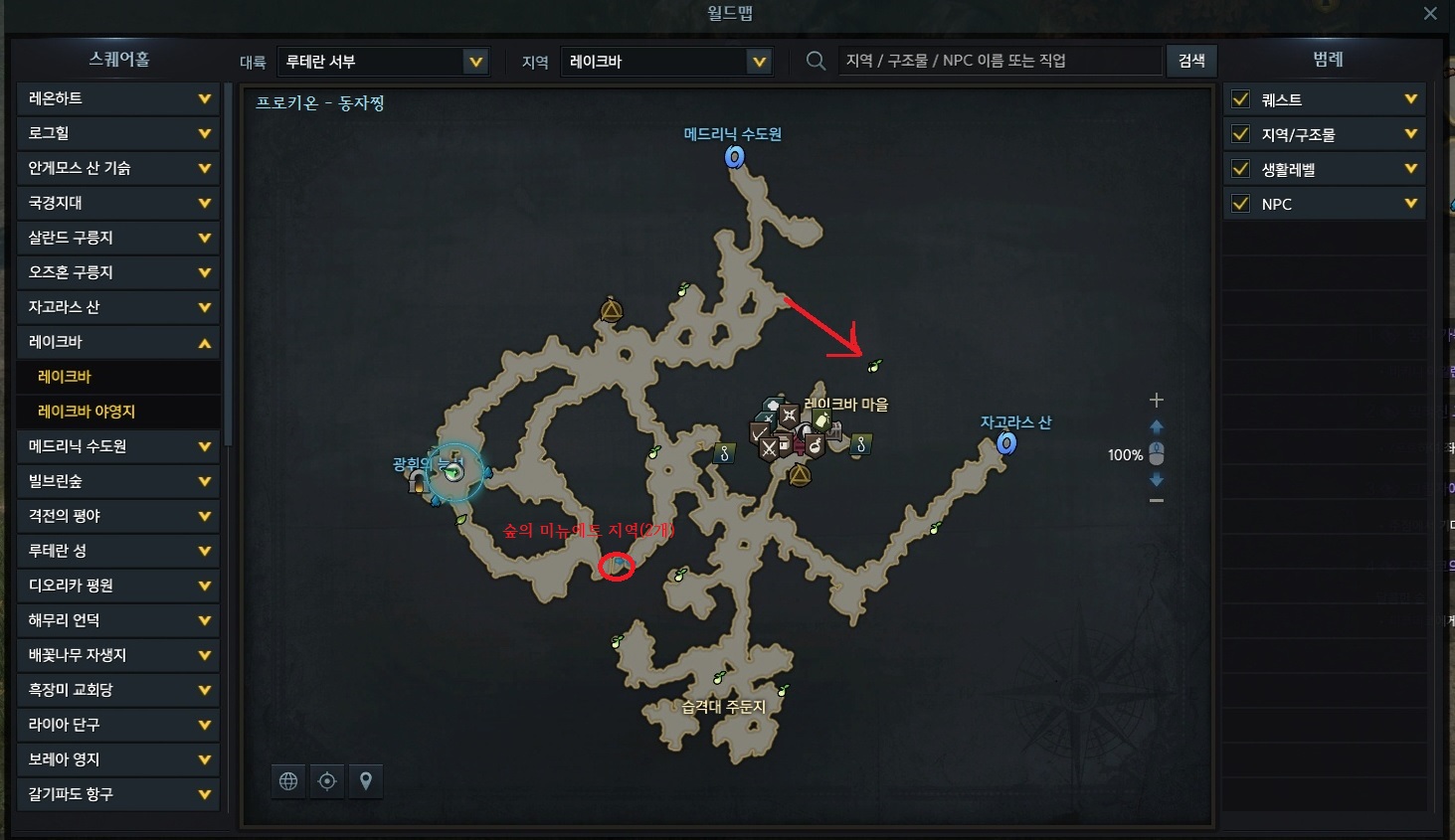The height and width of the screenshot is (840, 1455).
Task: Zoom out with the minus button
Action: (x=1156, y=501)
